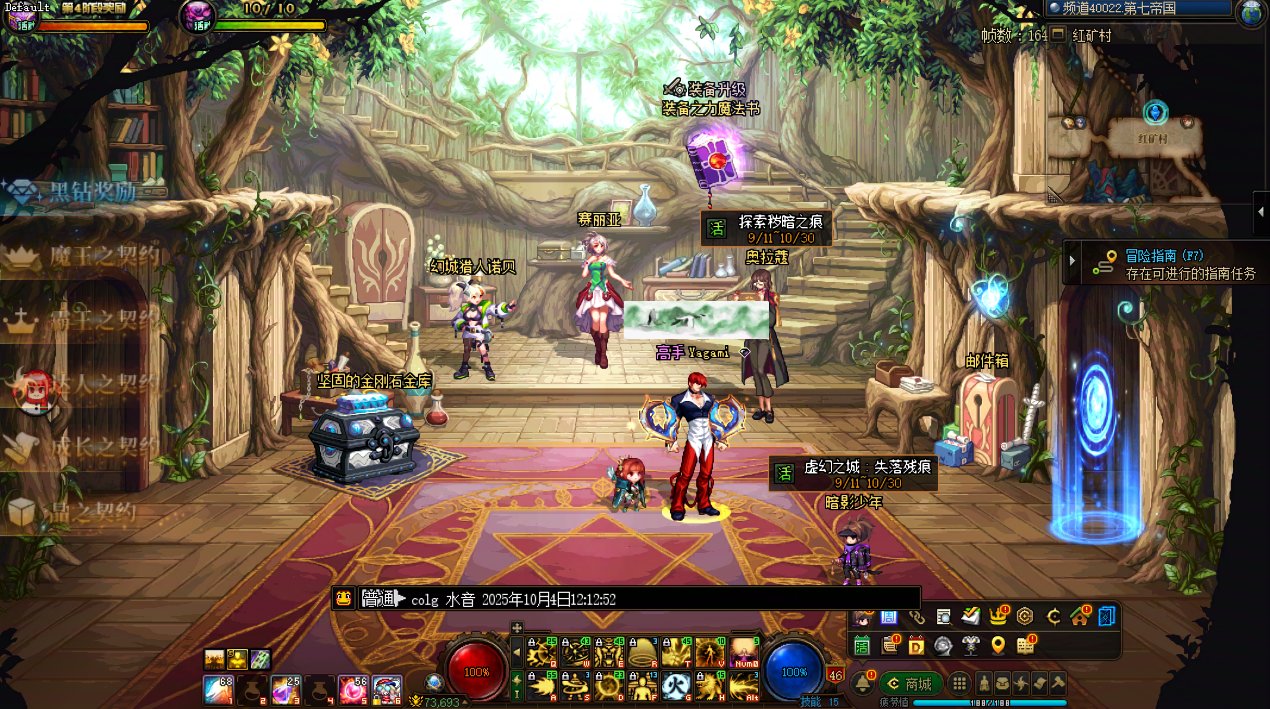The width and height of the screenshot is (1270, 709).
Task: Select the 成长之契约 contract entry
Action: [85, 447]
